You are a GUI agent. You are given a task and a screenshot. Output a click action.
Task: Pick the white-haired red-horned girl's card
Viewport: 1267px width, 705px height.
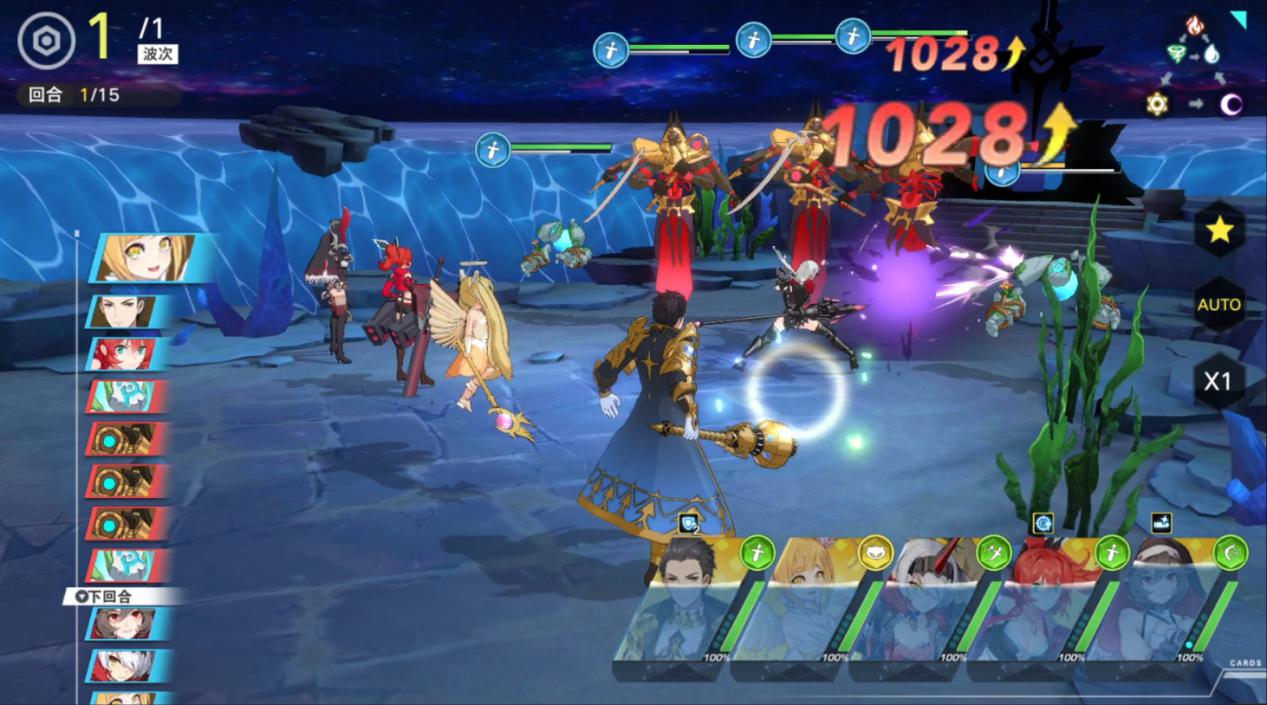click(926, 600)
